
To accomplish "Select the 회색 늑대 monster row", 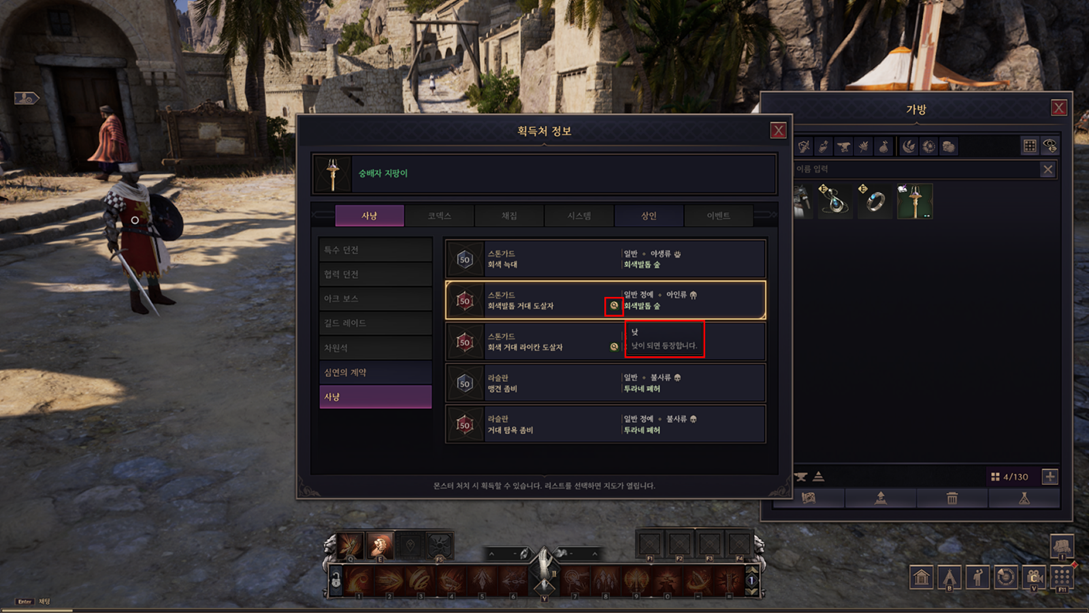I will pos(605,259).
